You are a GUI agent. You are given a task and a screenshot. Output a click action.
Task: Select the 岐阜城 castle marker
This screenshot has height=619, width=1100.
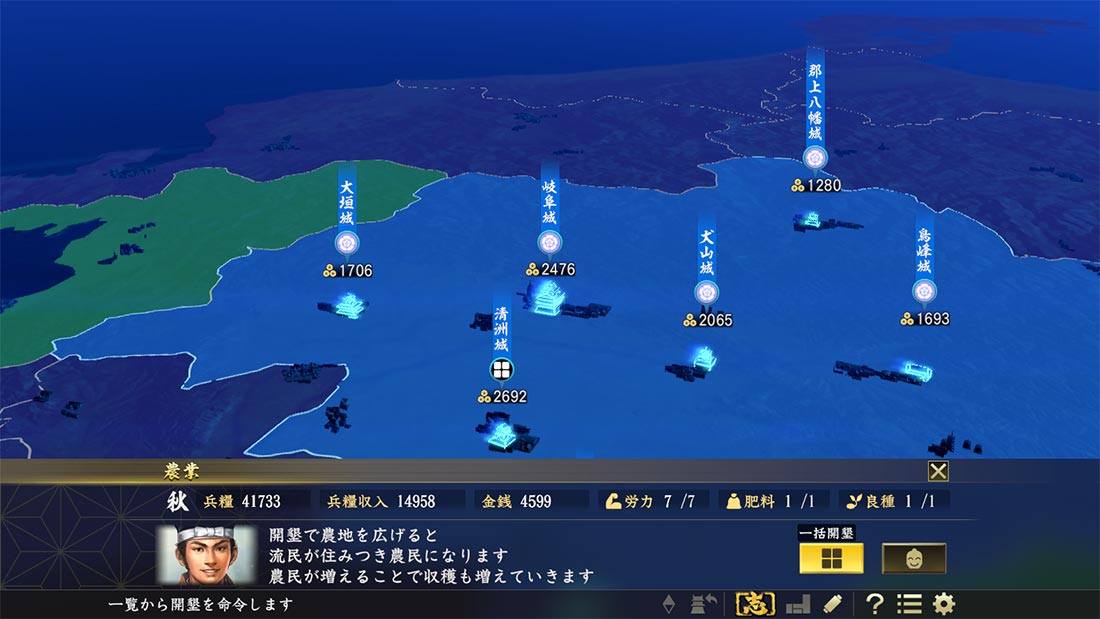[548, 242]
